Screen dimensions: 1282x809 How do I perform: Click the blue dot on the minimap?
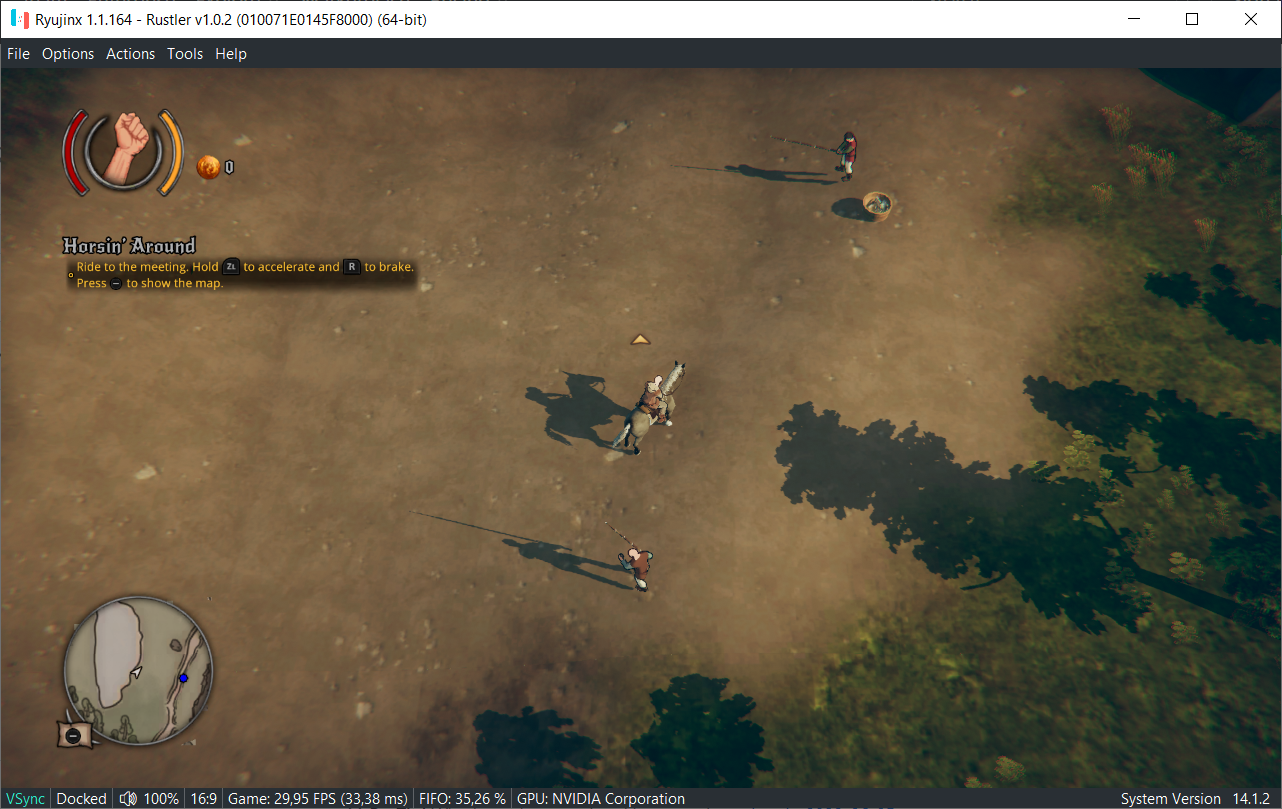[x=184, y=678]
